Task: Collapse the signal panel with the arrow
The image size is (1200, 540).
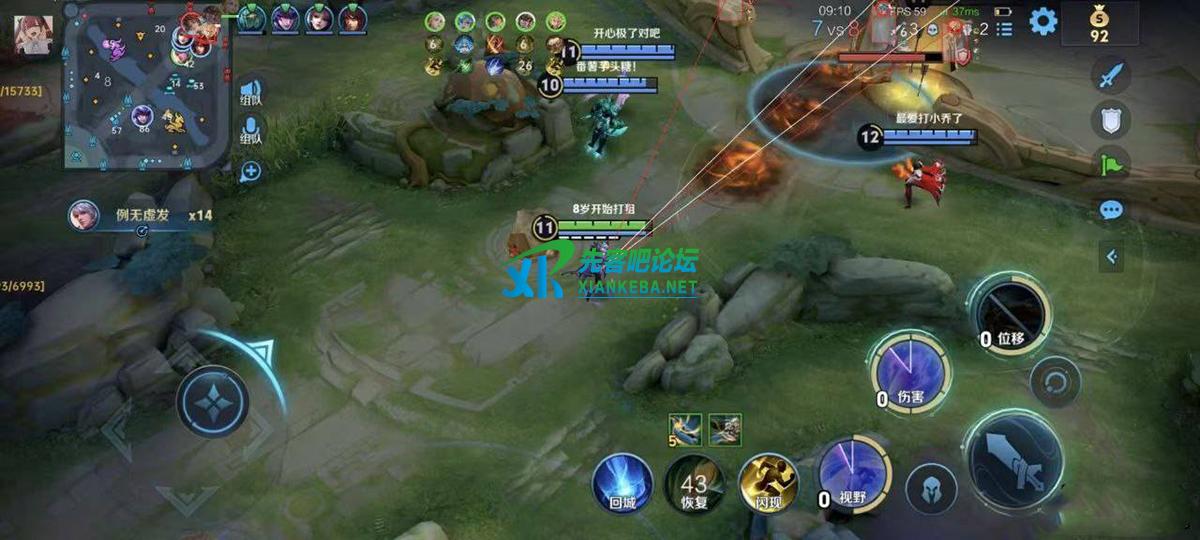Action: (1111, 256)
